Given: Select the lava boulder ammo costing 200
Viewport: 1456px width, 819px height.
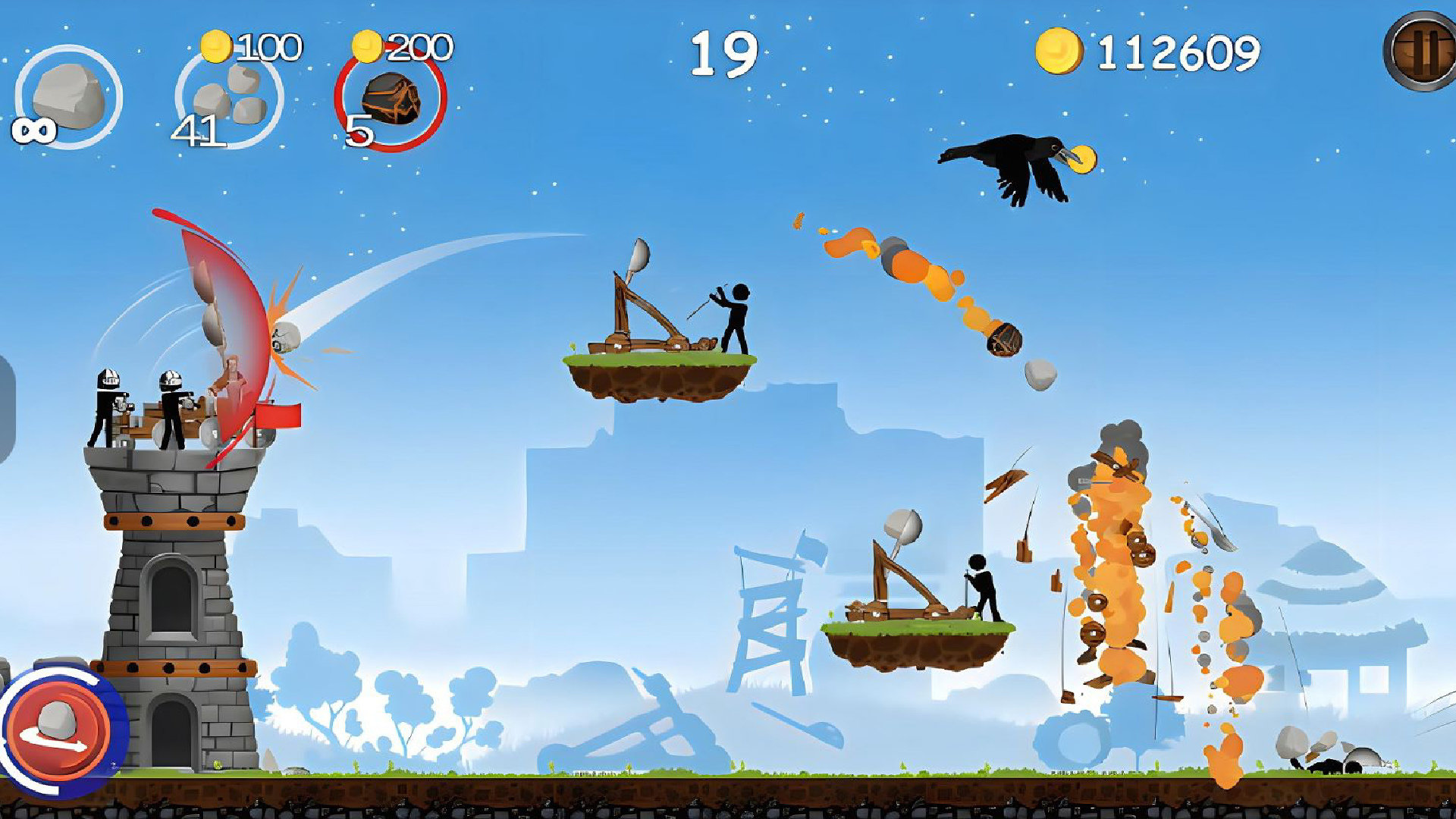Looking at the screenshot, I should 391,99.
